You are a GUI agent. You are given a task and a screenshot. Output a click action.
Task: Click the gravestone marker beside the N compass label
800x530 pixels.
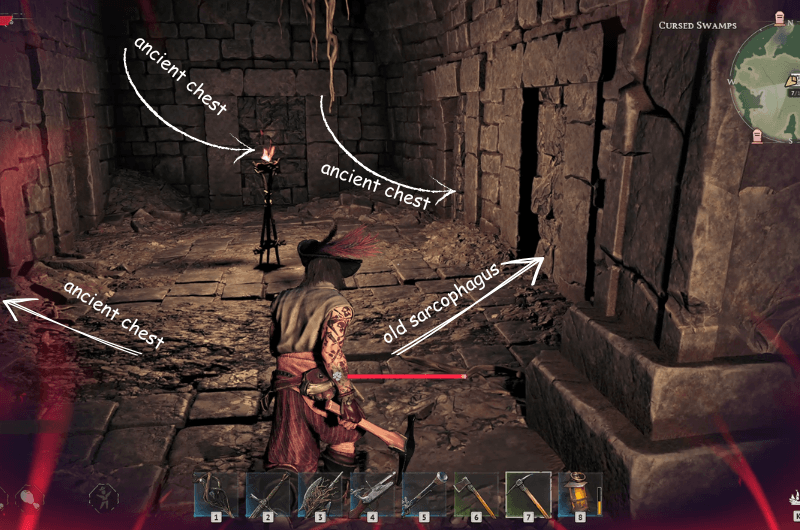point(778,19)
